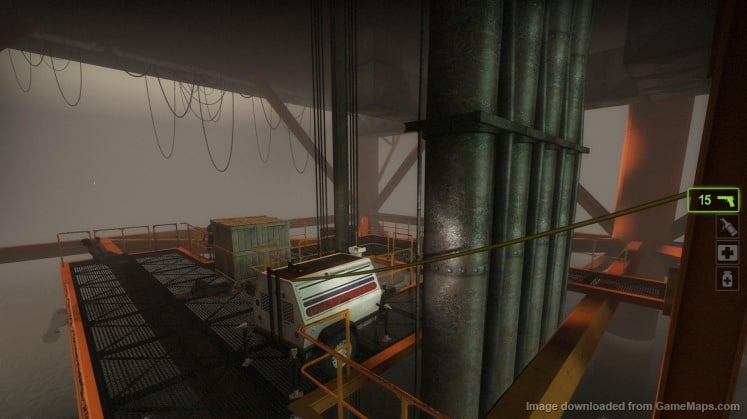Choose the first aid kit slot
The height and width of the screenshot is (419, 747).
click(x=727, y=253)
